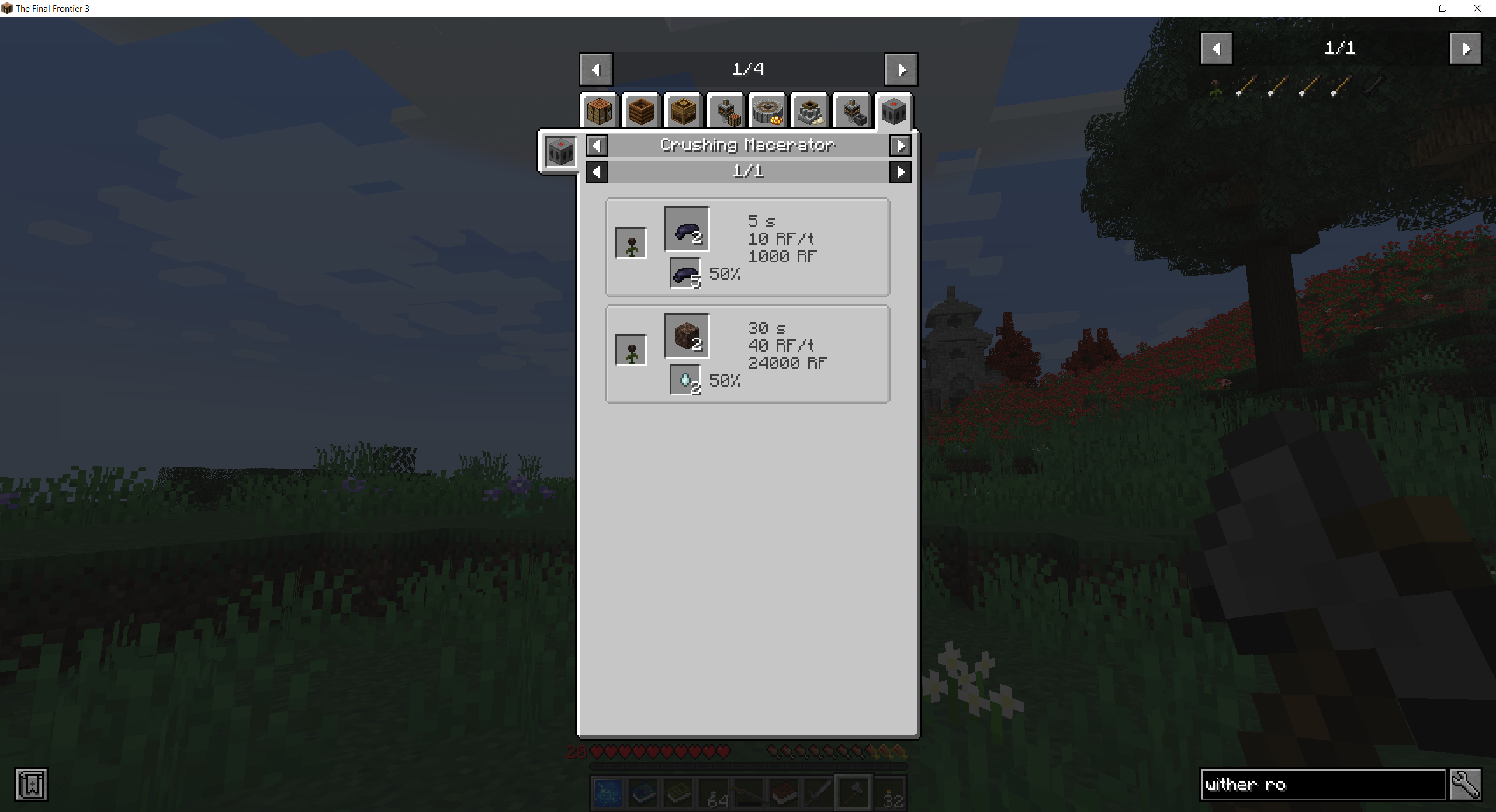Screen dimensions: 1496x812
Task: Click the dirt block output in second recipe
Action: [x=685, y=335]
